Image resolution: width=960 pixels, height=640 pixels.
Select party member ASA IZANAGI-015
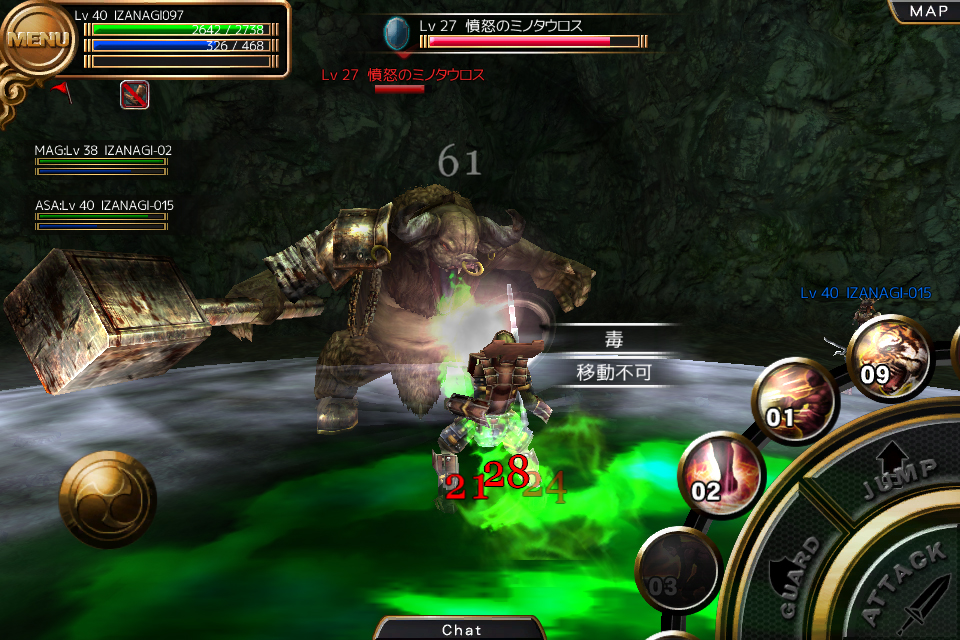[103, 214]
